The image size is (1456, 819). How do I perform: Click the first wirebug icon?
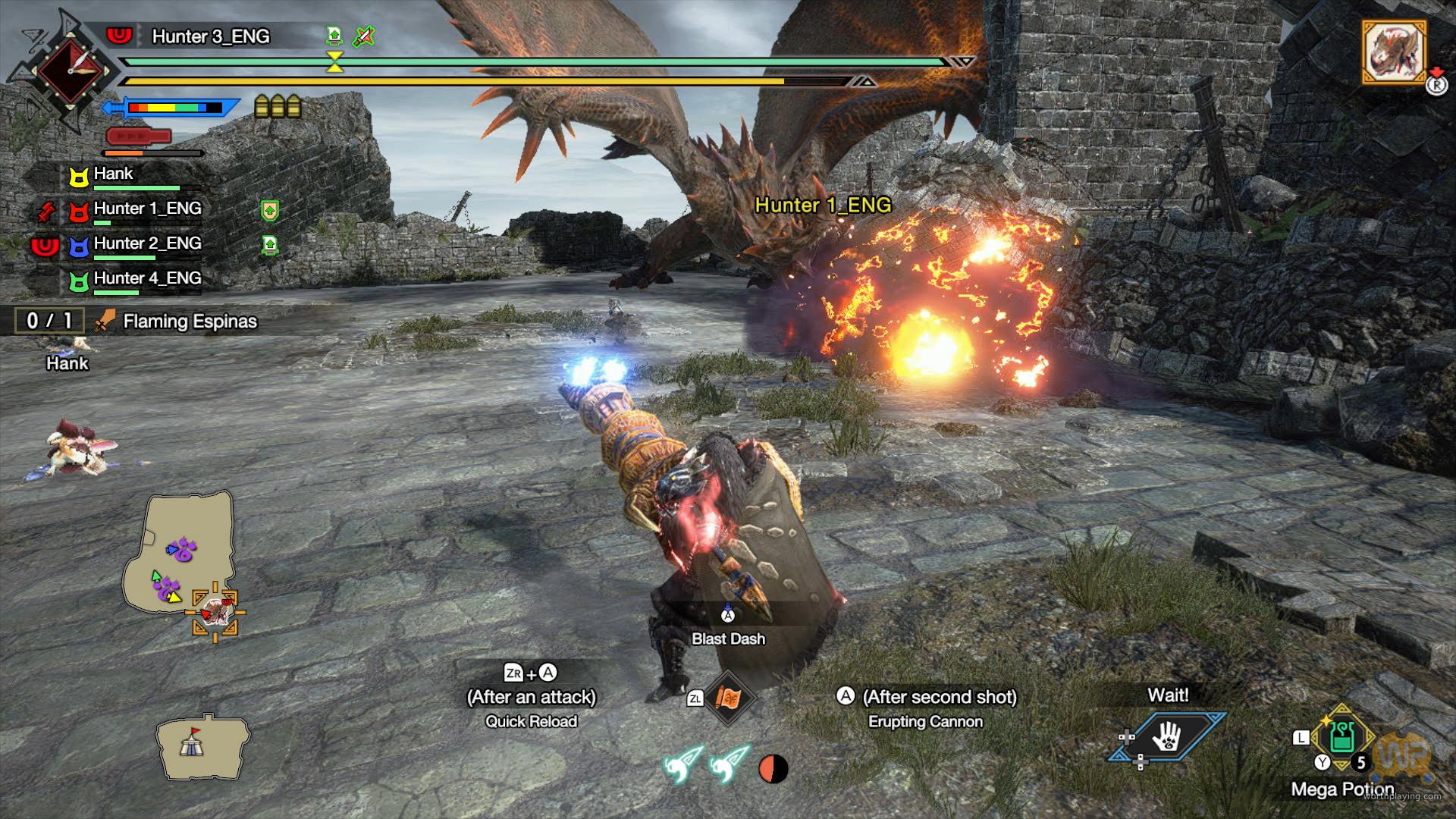(x=682, y=766)
